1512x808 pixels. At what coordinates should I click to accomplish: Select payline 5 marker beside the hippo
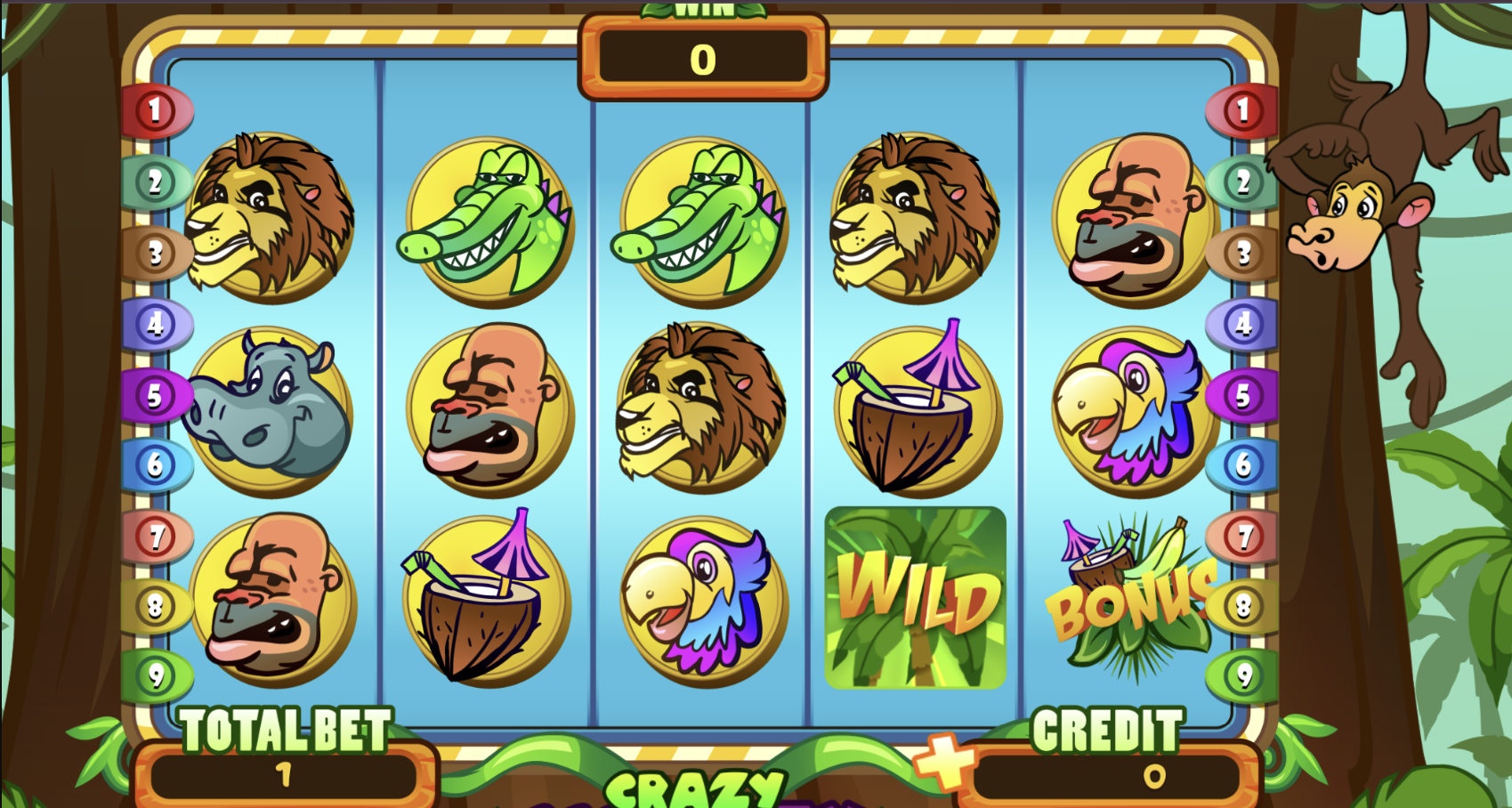[156, 395]
